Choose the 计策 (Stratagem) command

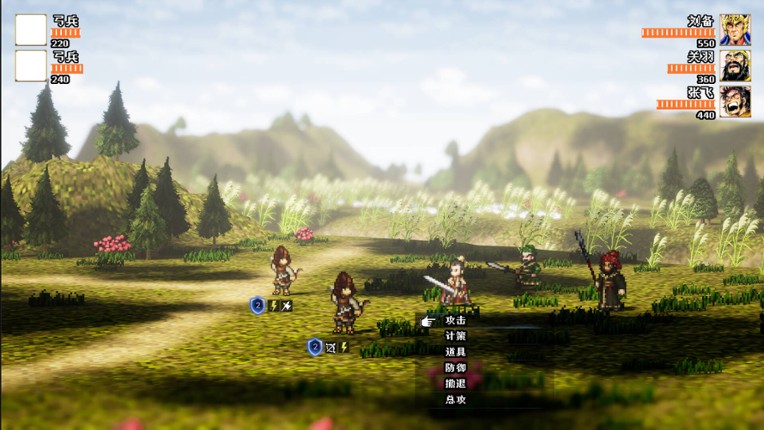455,336
